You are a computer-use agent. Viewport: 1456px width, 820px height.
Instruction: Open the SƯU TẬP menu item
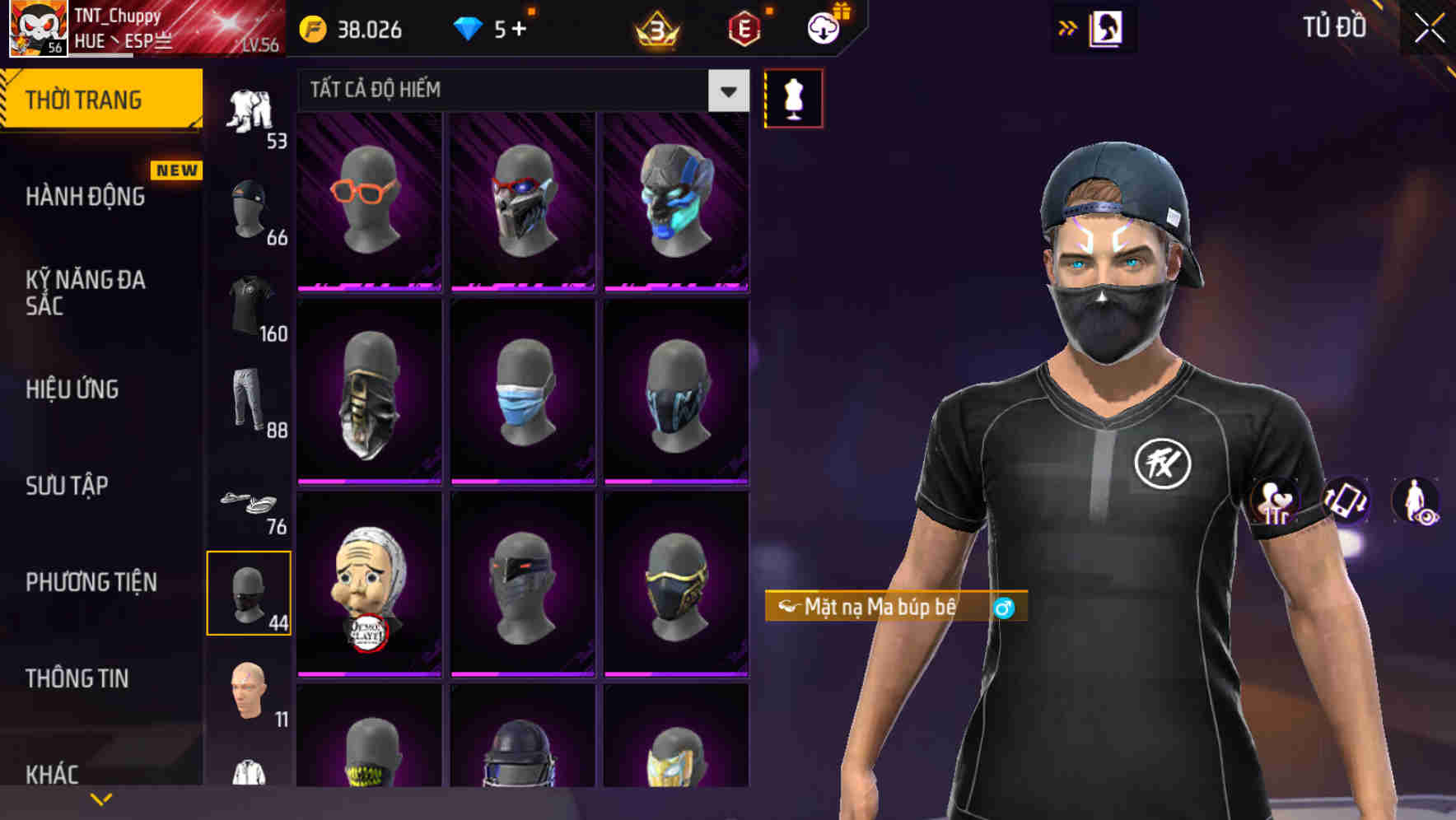68,486
